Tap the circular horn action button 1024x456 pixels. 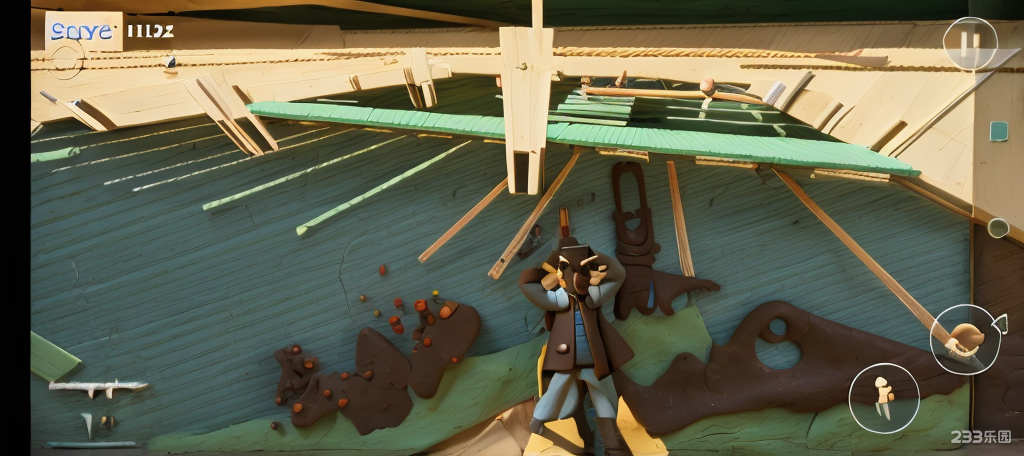coord(965,339)
